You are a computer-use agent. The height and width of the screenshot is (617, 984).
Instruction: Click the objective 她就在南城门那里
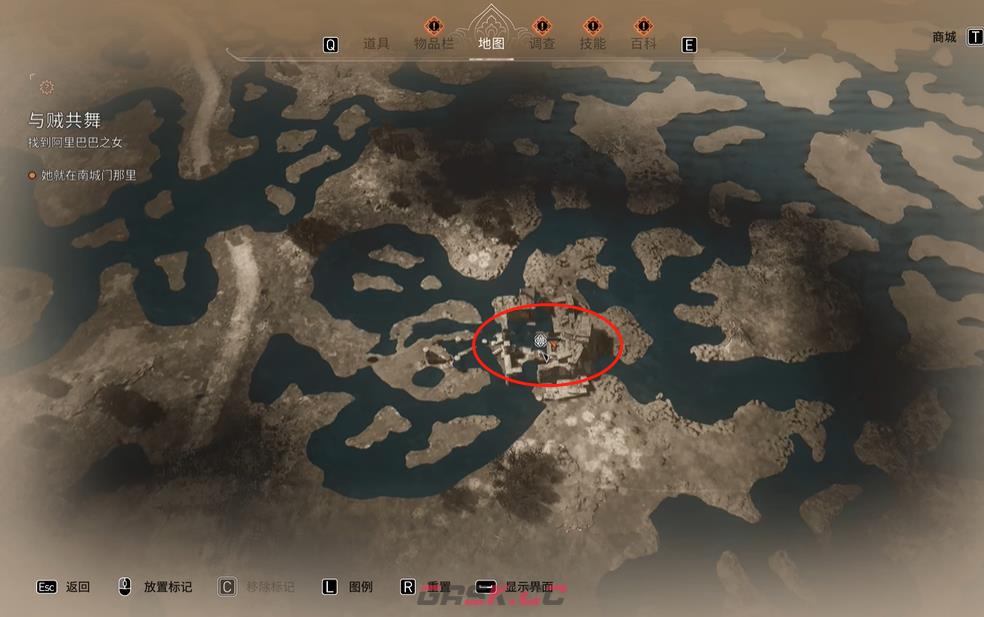88,175
